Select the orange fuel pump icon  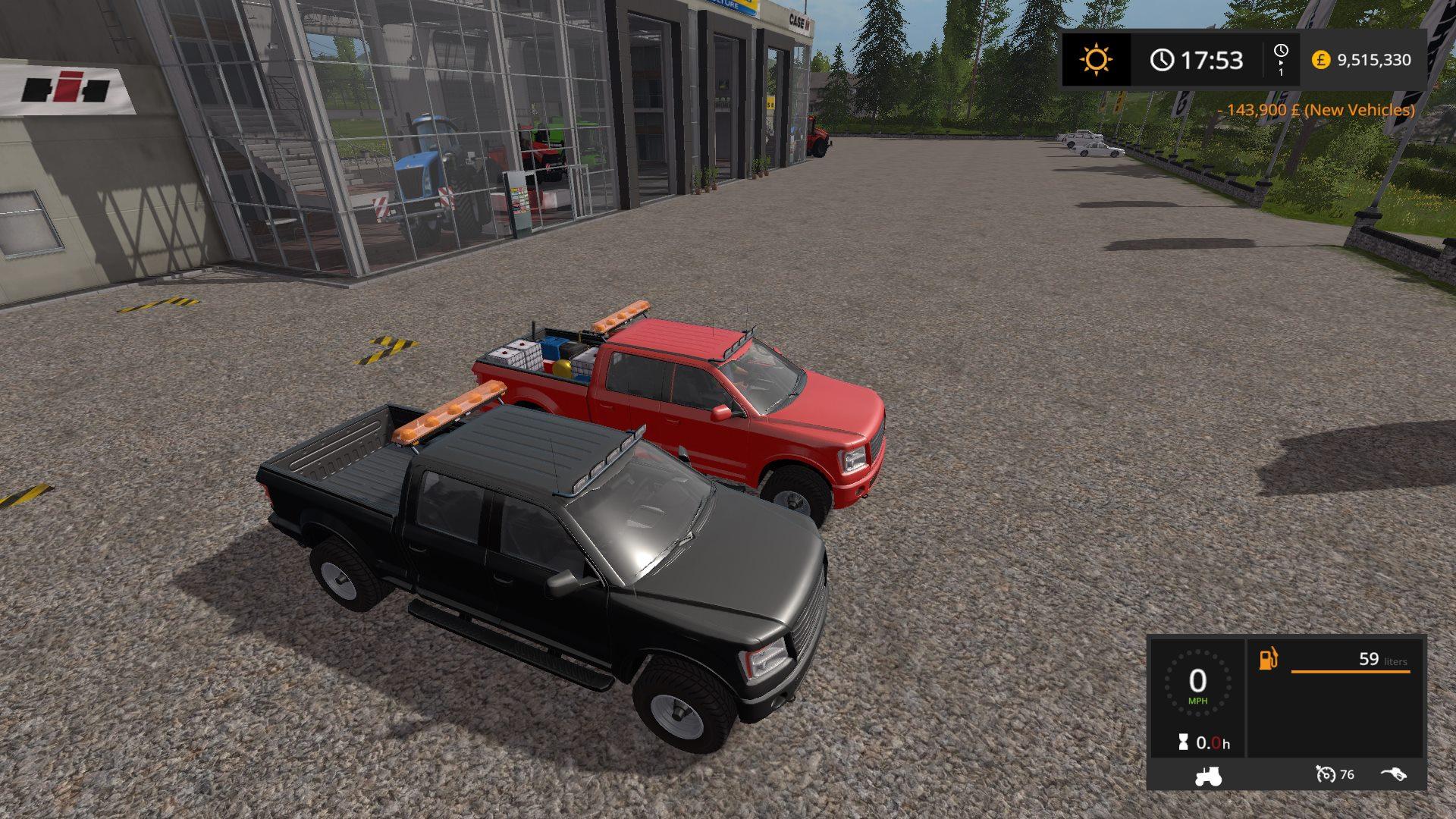(x=1269, y=659)
